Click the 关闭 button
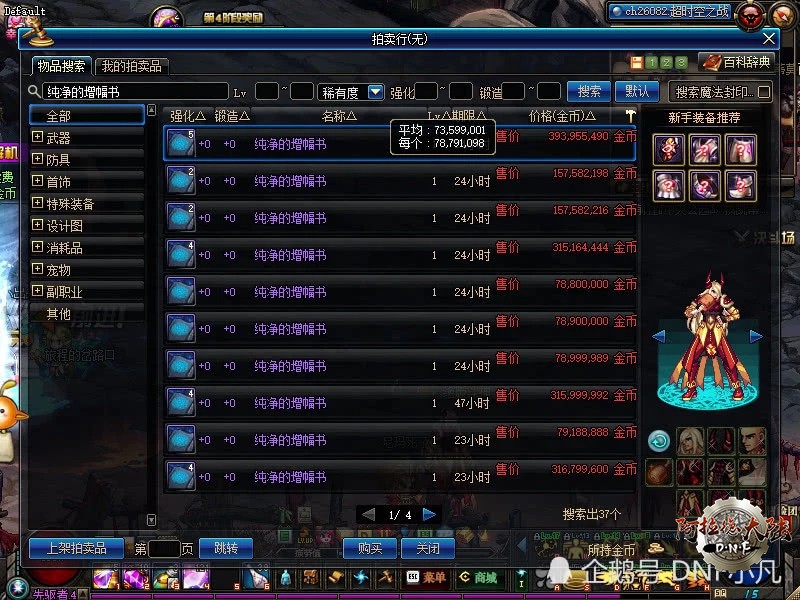The image size is (800, 600). 427,548
